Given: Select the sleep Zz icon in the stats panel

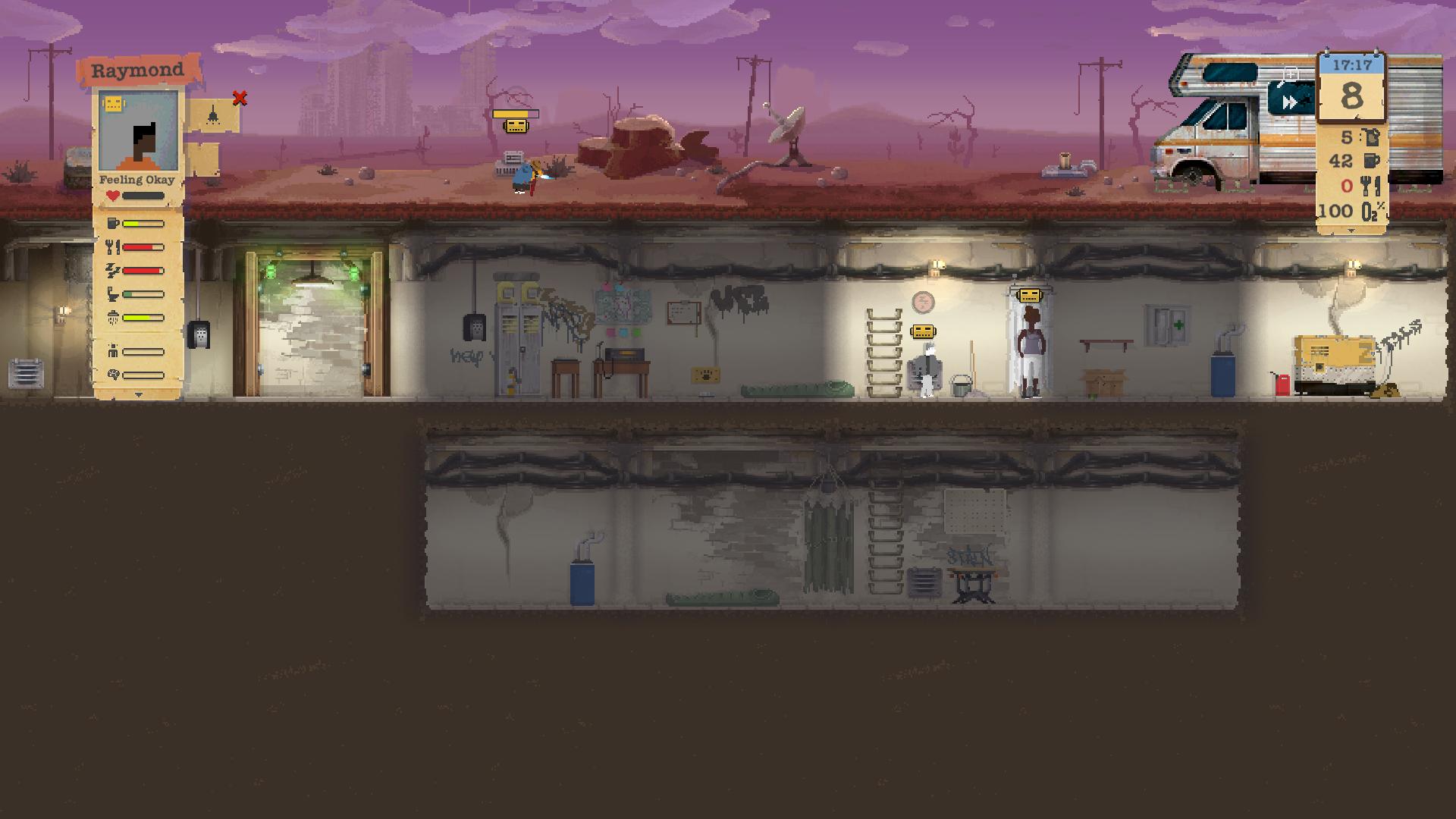Looking at the screenshot, I should [112, 269].
